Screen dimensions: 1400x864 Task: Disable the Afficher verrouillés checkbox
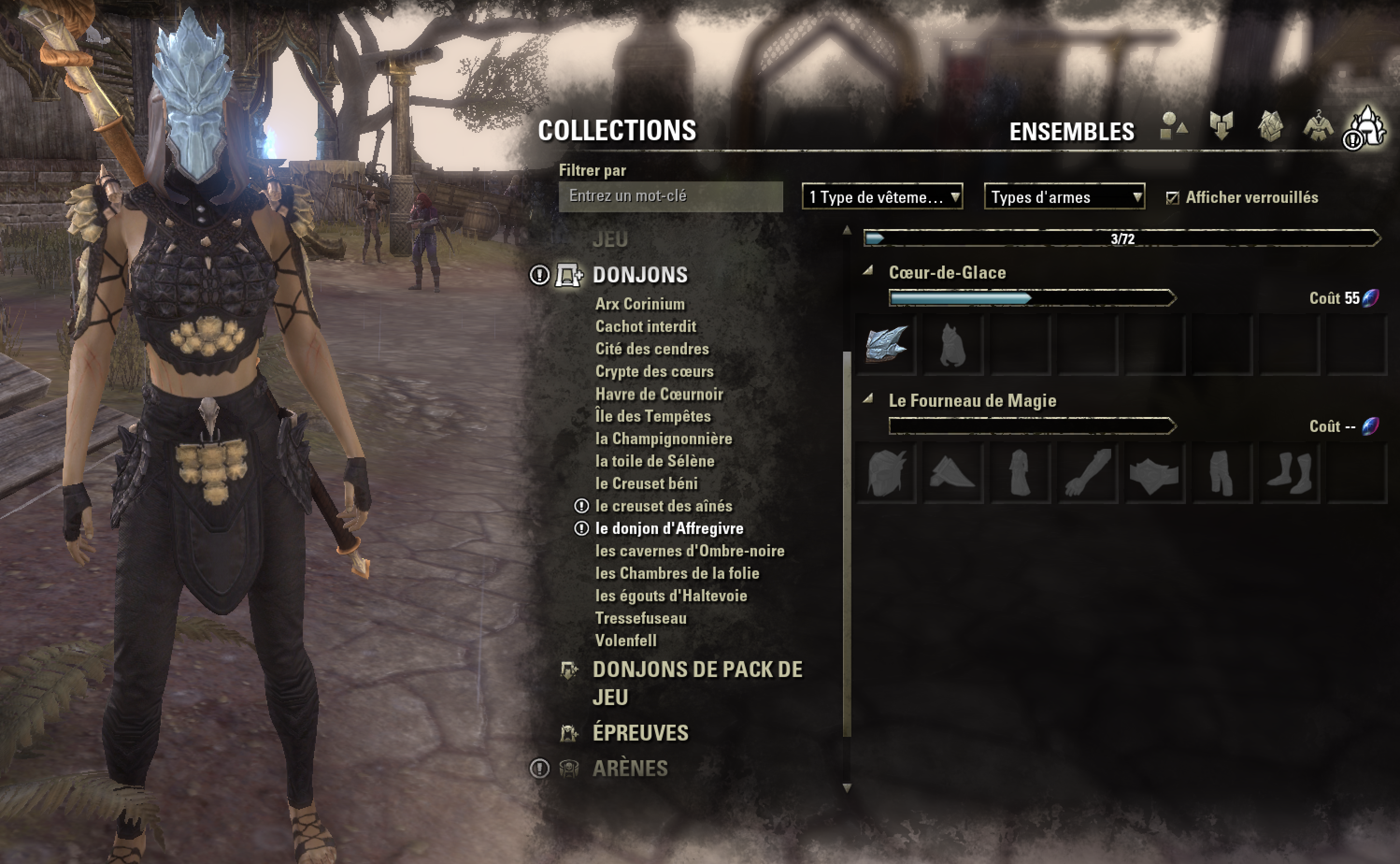1173,199
